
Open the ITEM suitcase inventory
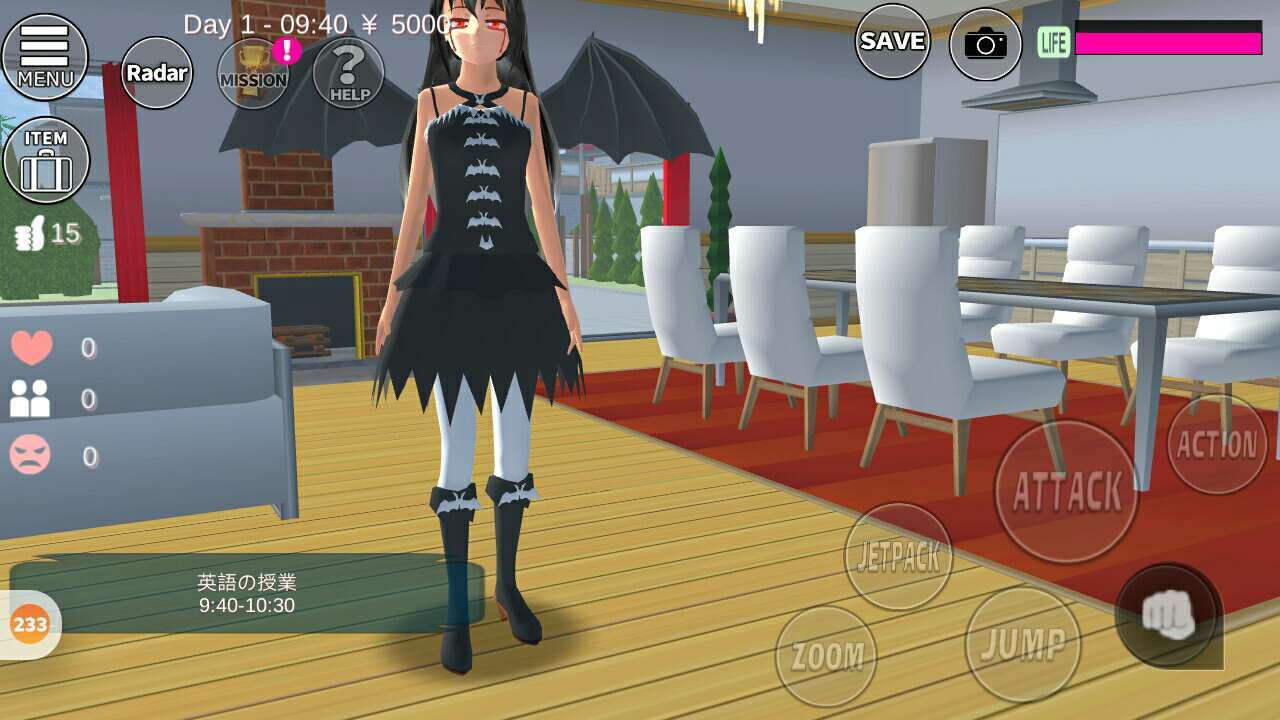[x=46, y=160]
